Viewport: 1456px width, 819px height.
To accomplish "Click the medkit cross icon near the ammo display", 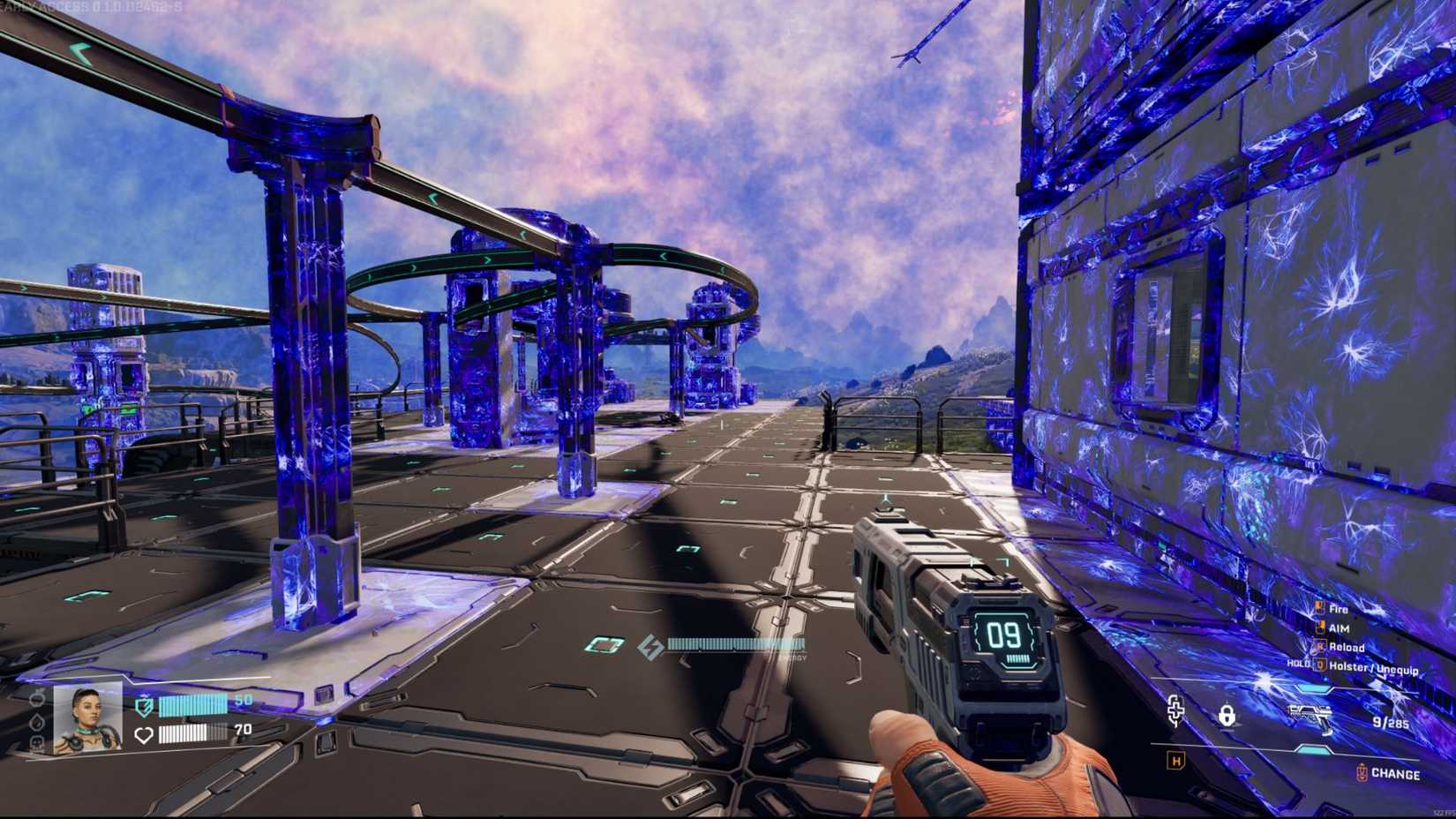I will click(1175, 711).
